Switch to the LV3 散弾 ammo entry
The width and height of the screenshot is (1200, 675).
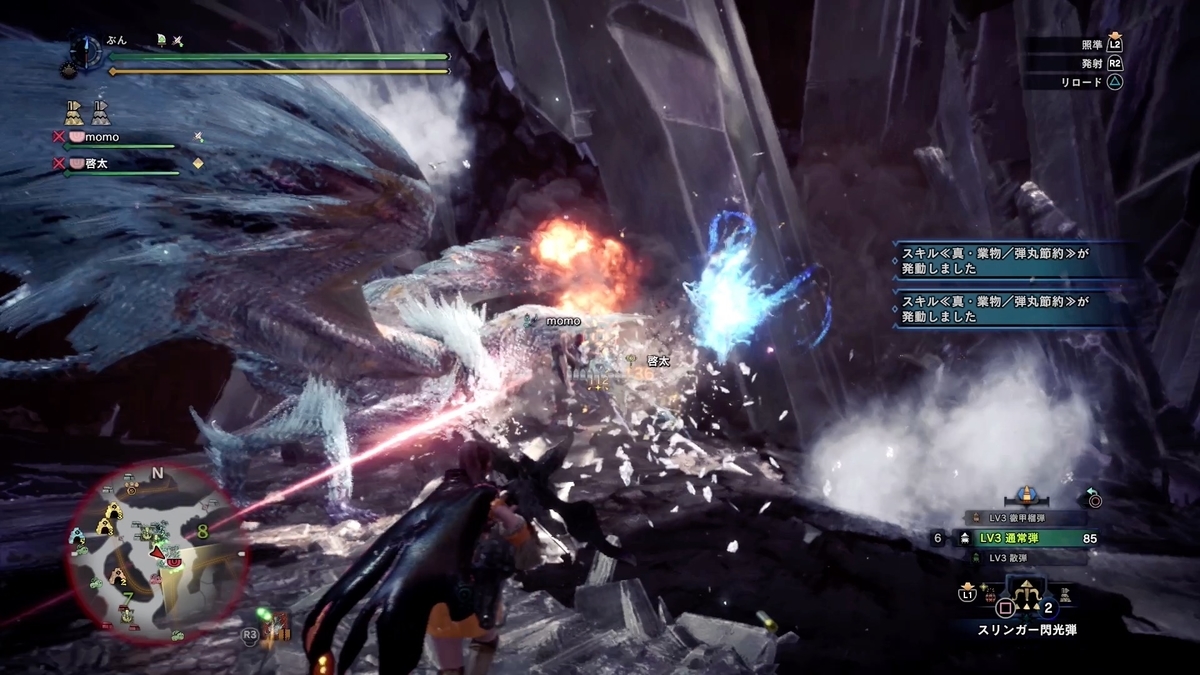[x=1016, y=557]
